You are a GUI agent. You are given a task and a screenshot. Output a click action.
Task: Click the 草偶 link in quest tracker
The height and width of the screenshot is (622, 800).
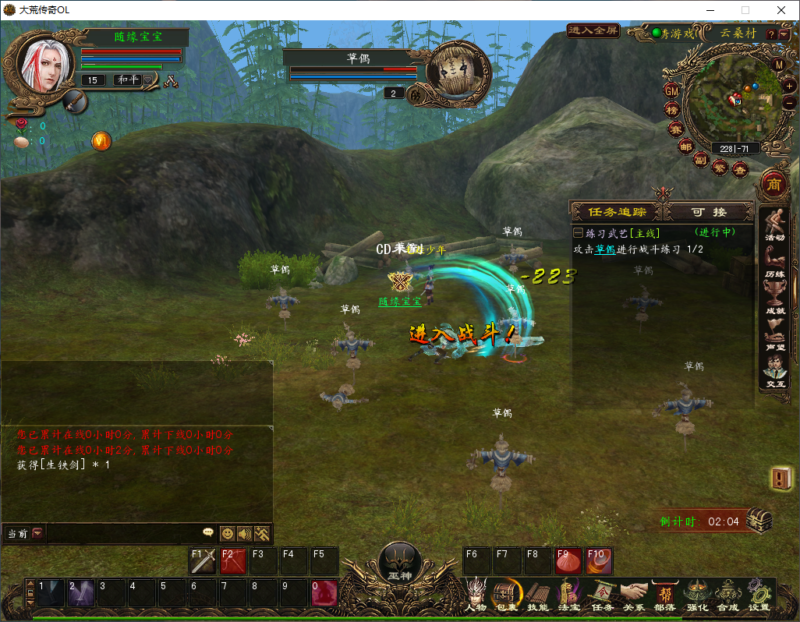click(605, 249)
